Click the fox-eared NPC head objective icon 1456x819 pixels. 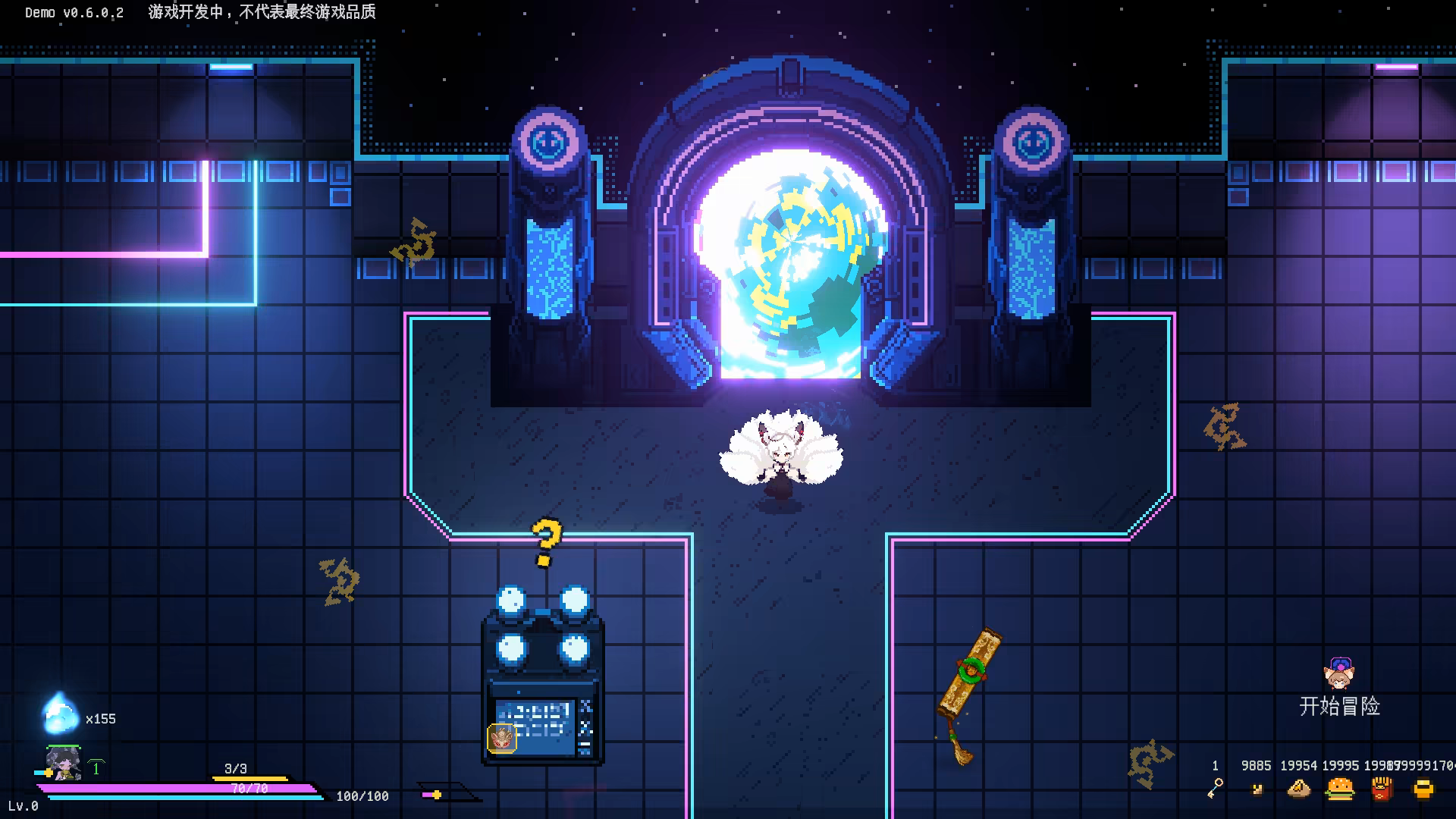click(x=1339, y=673)
